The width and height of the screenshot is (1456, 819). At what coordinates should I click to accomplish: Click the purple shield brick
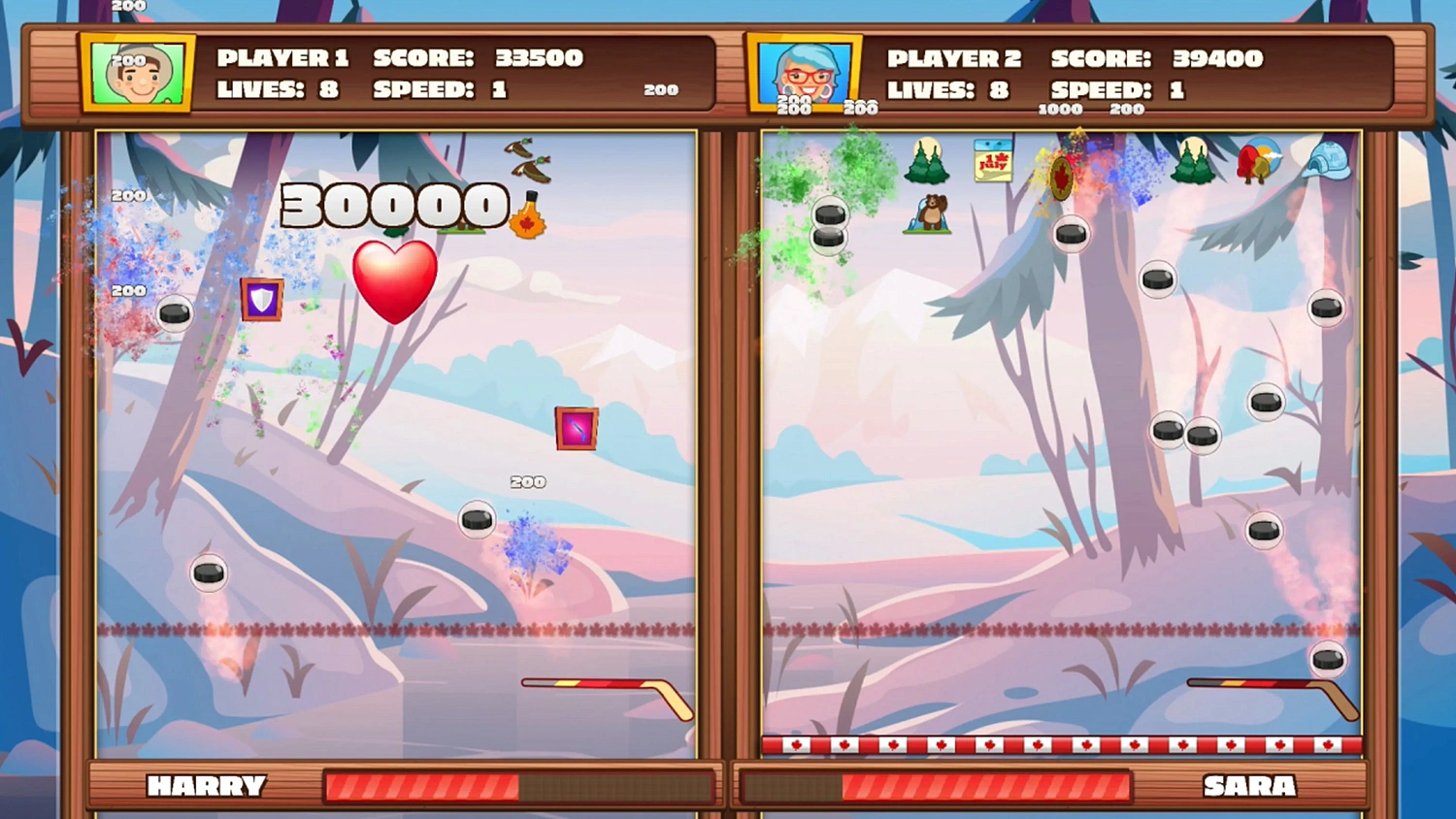click(x=261, y=301)
